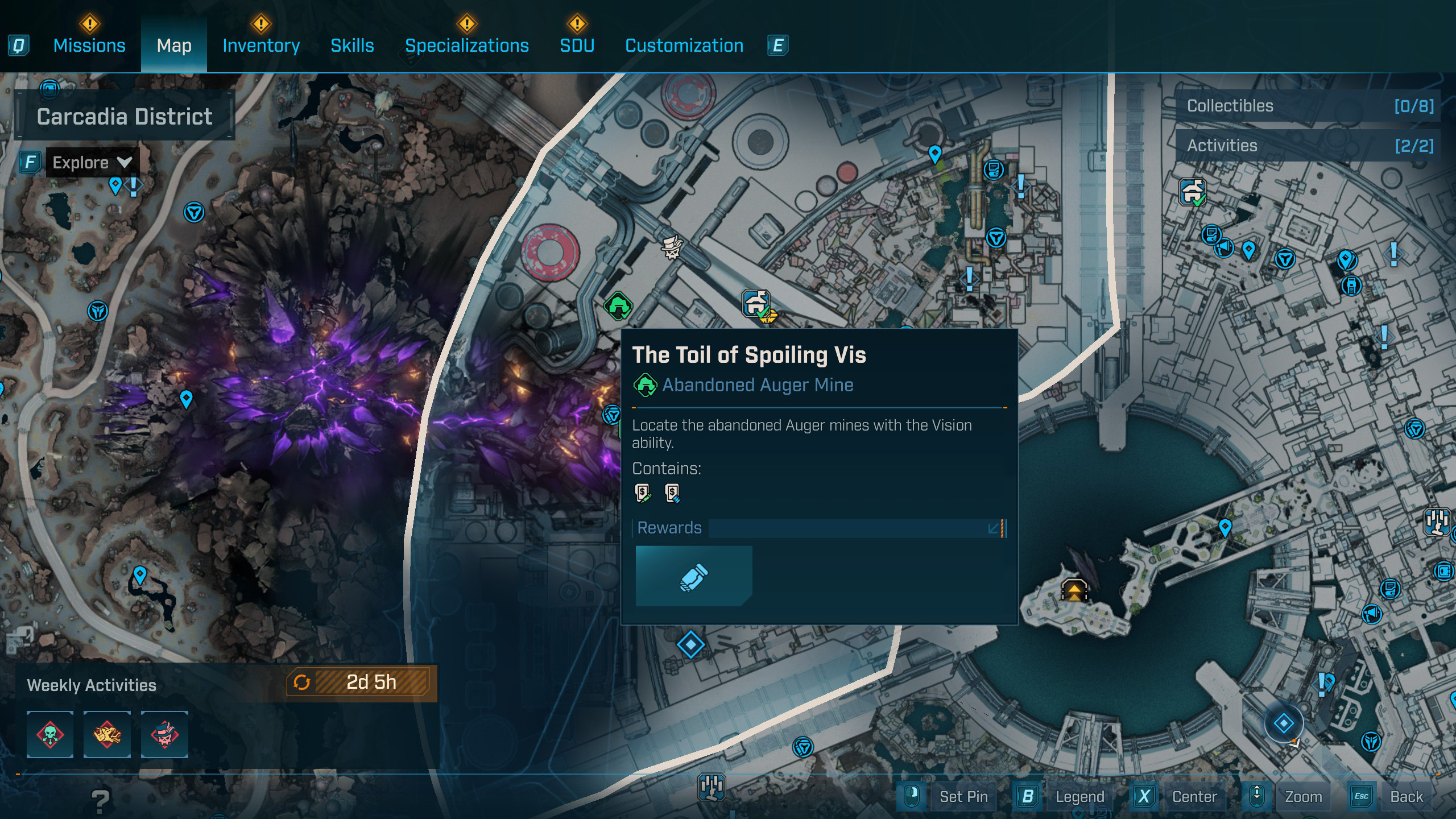Open the Missions tab
The image size is (1456, 819).
point(89,45)
